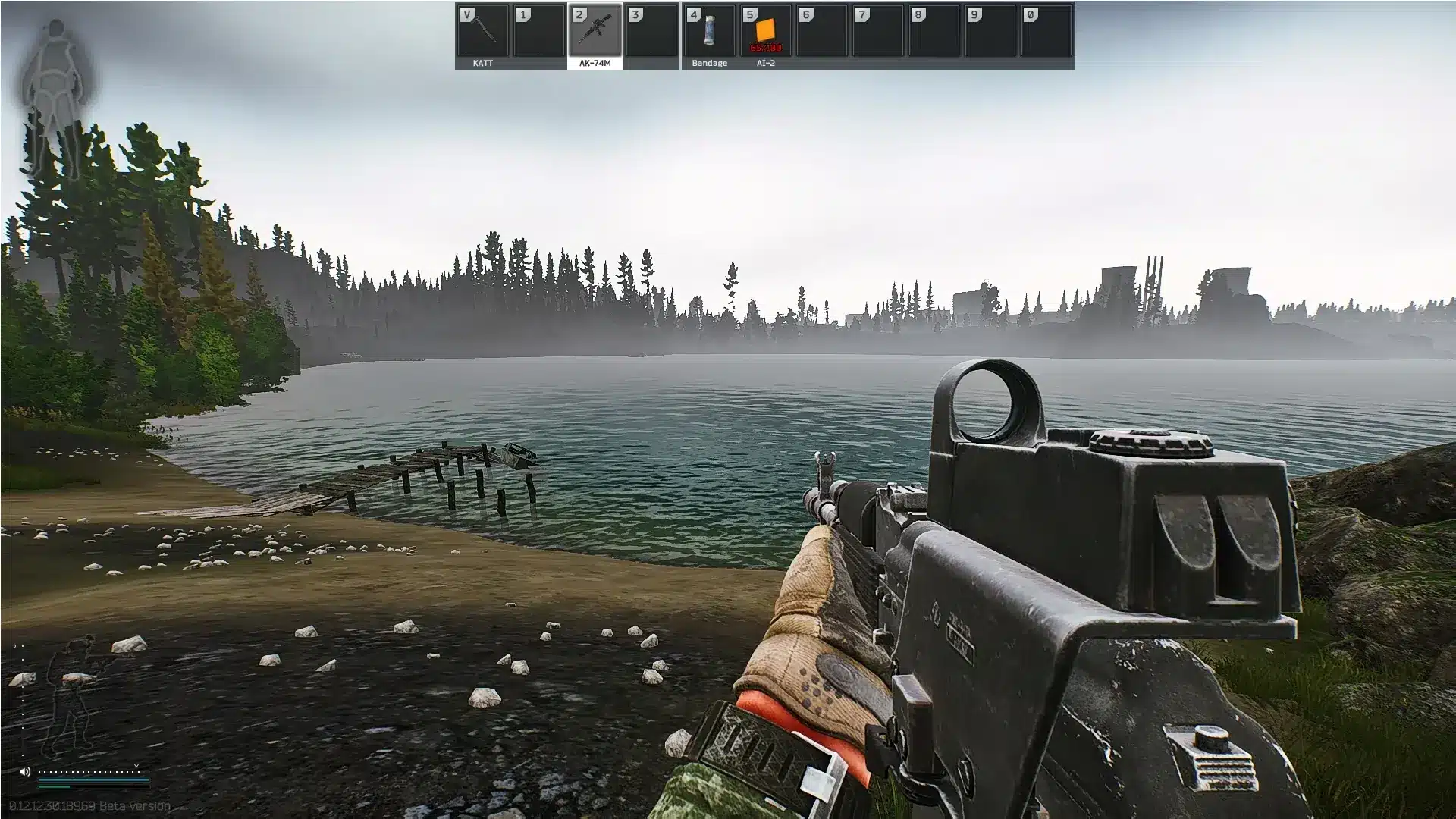Click the green energy bar bottom left
The height and width of the screenshot is (819, 1456).
(x=55, y=786)
